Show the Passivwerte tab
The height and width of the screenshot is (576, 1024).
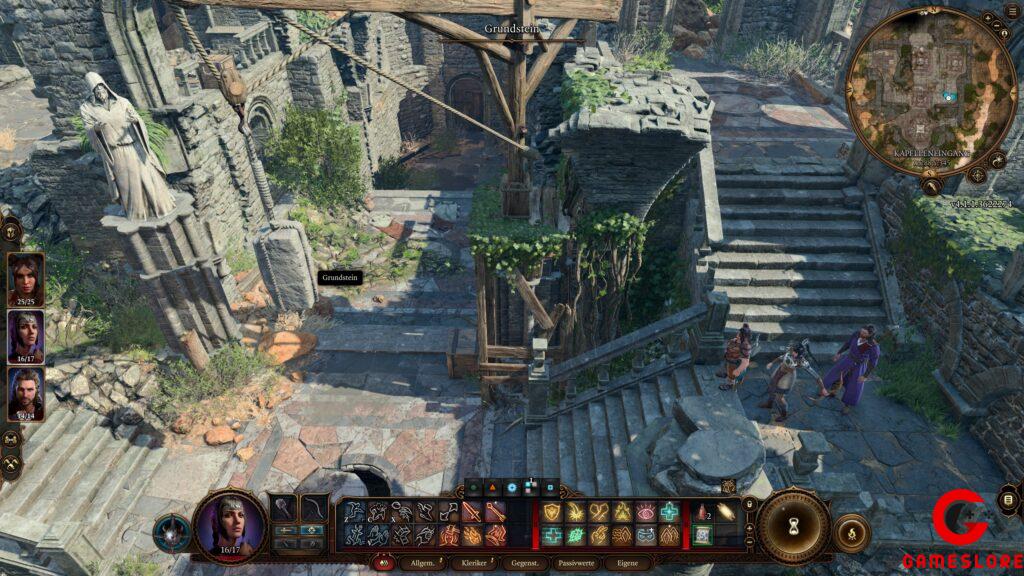576,564
